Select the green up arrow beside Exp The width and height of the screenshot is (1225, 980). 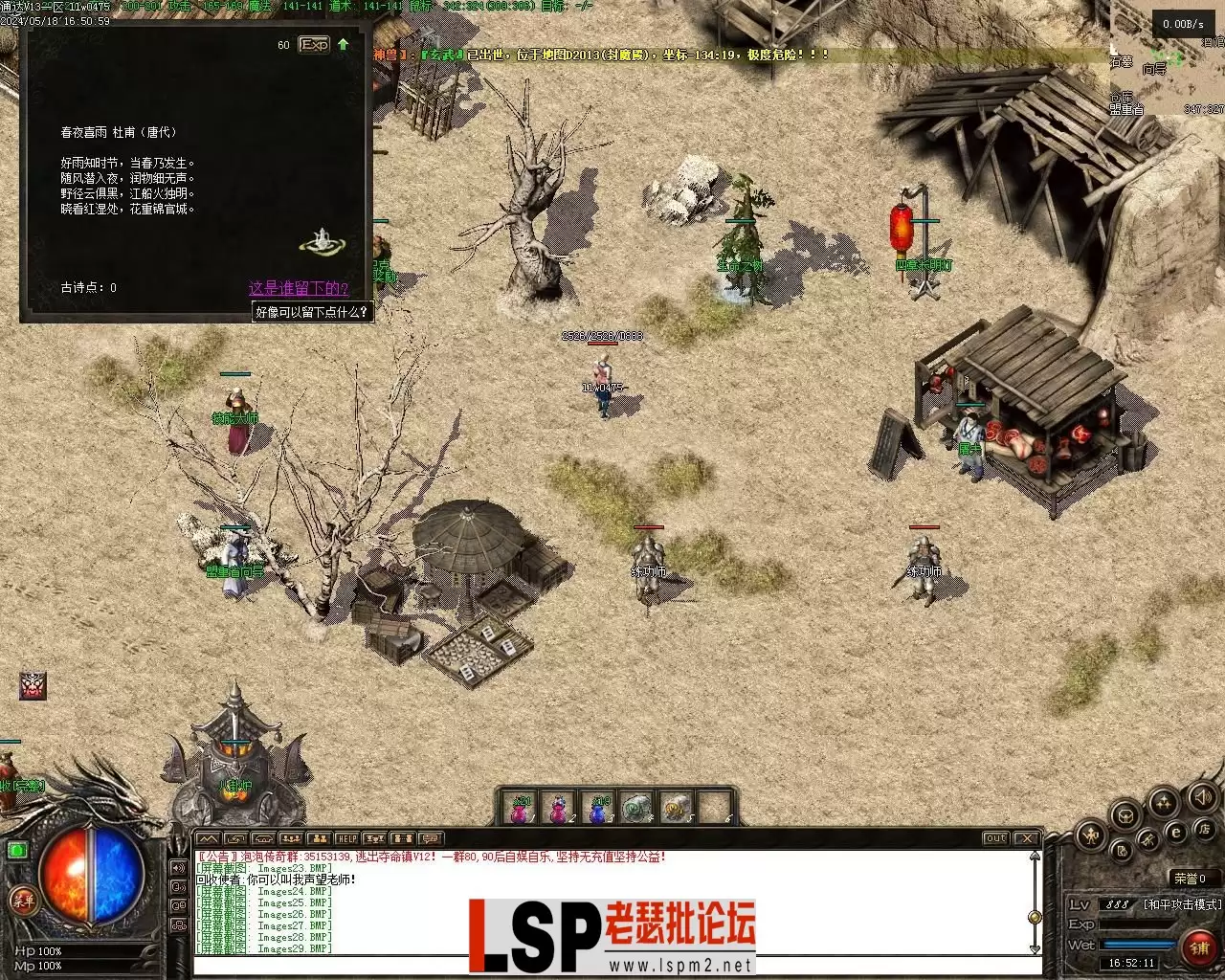click(x=344, y=44)
